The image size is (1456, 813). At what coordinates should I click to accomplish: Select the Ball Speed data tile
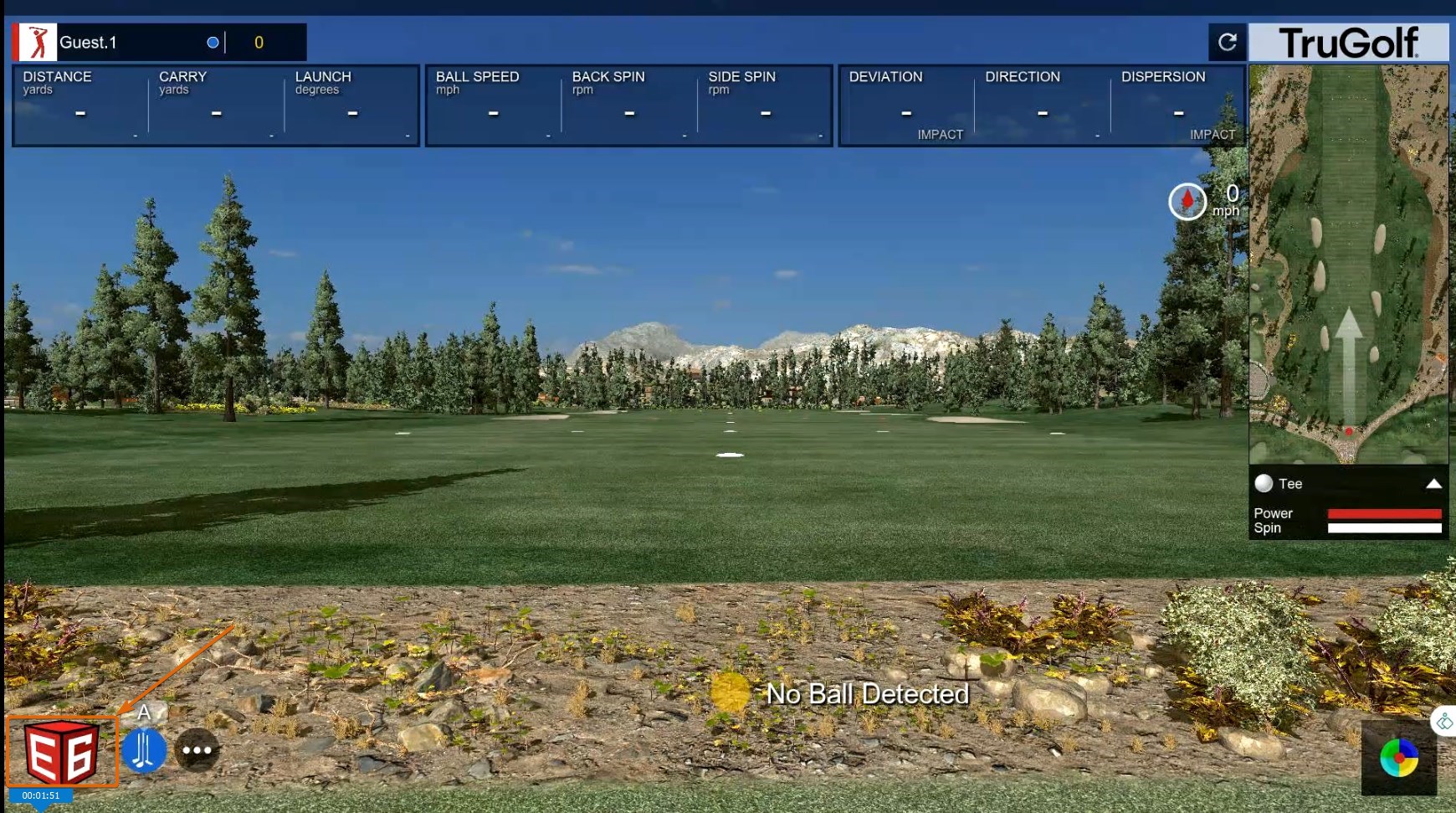(494, 105)
